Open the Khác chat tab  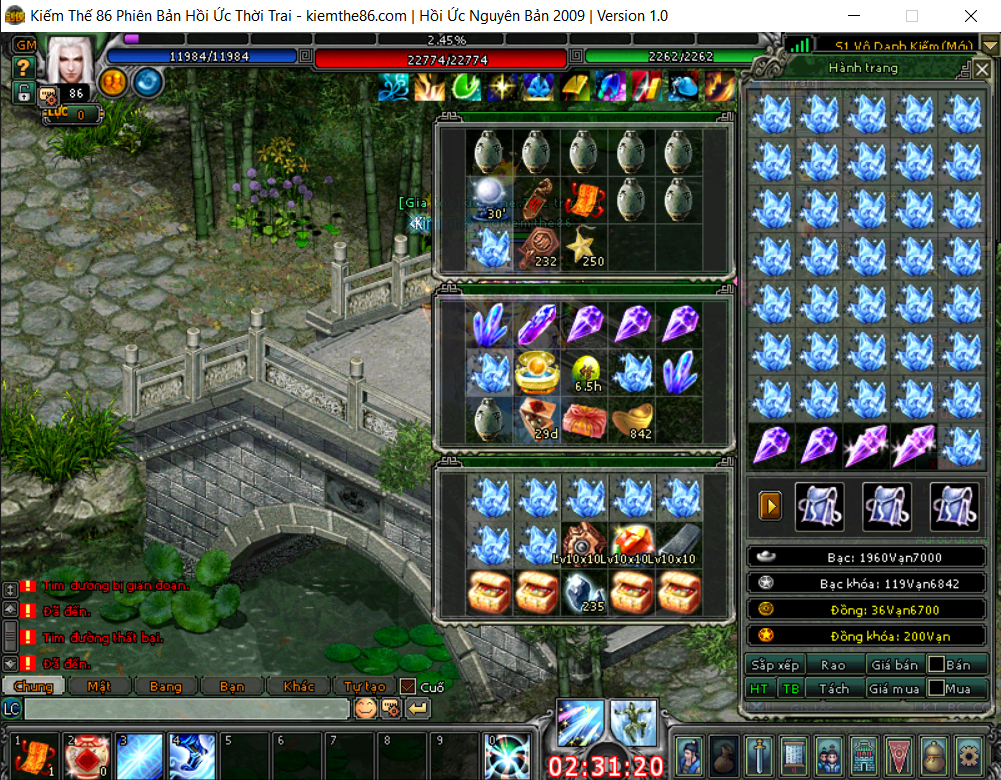(297, 687)
